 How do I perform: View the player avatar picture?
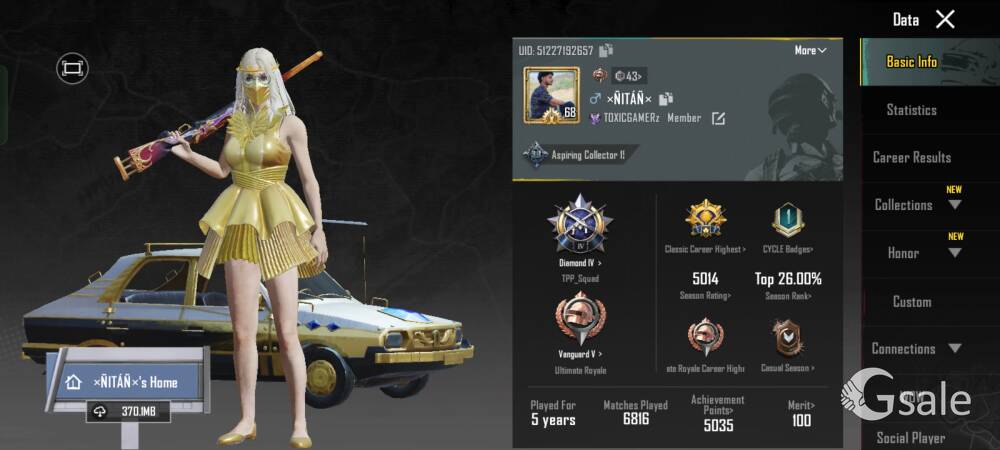551,96
